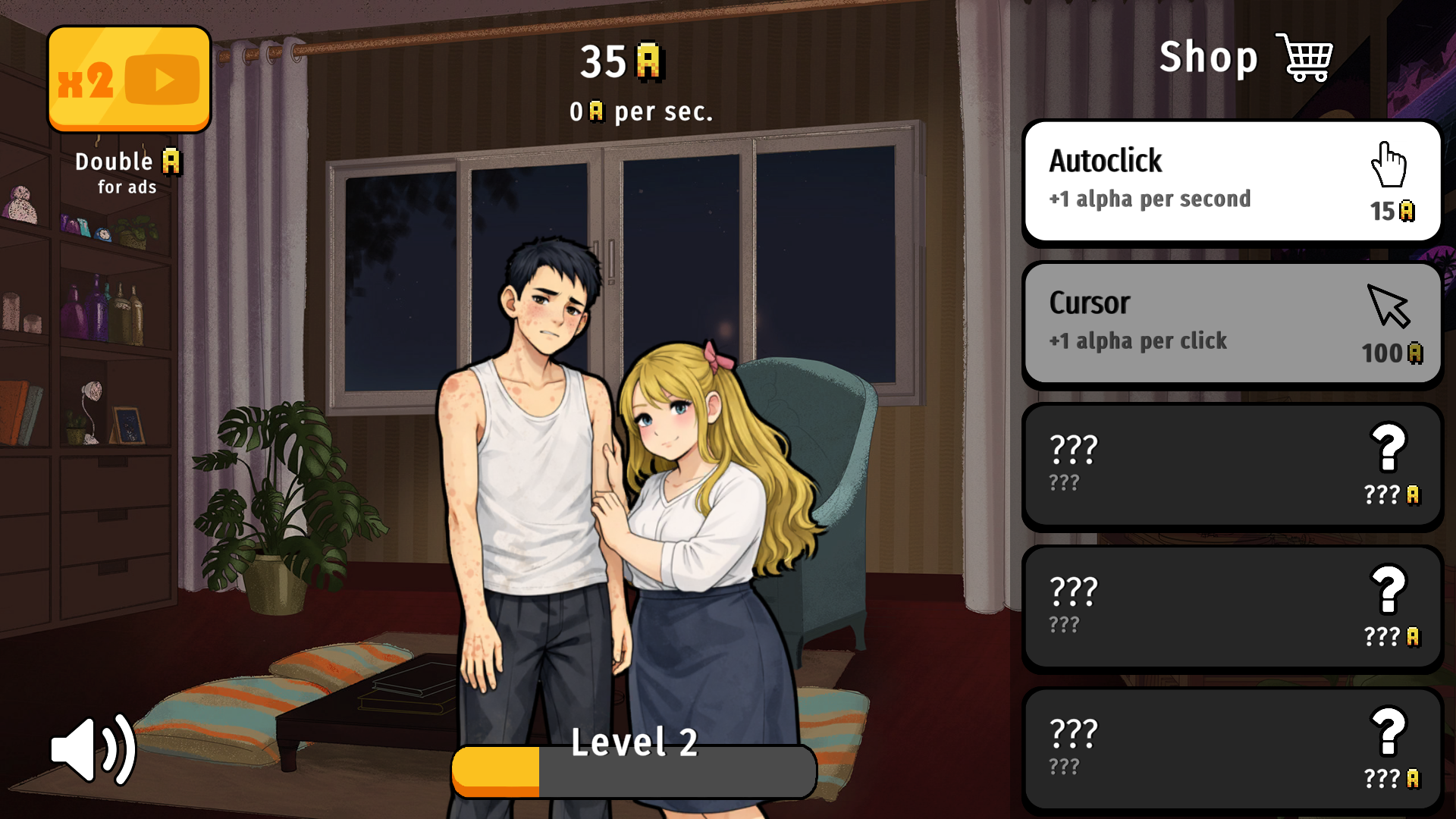
Task: Mute the game with the speaker icon
Action: 93,748
